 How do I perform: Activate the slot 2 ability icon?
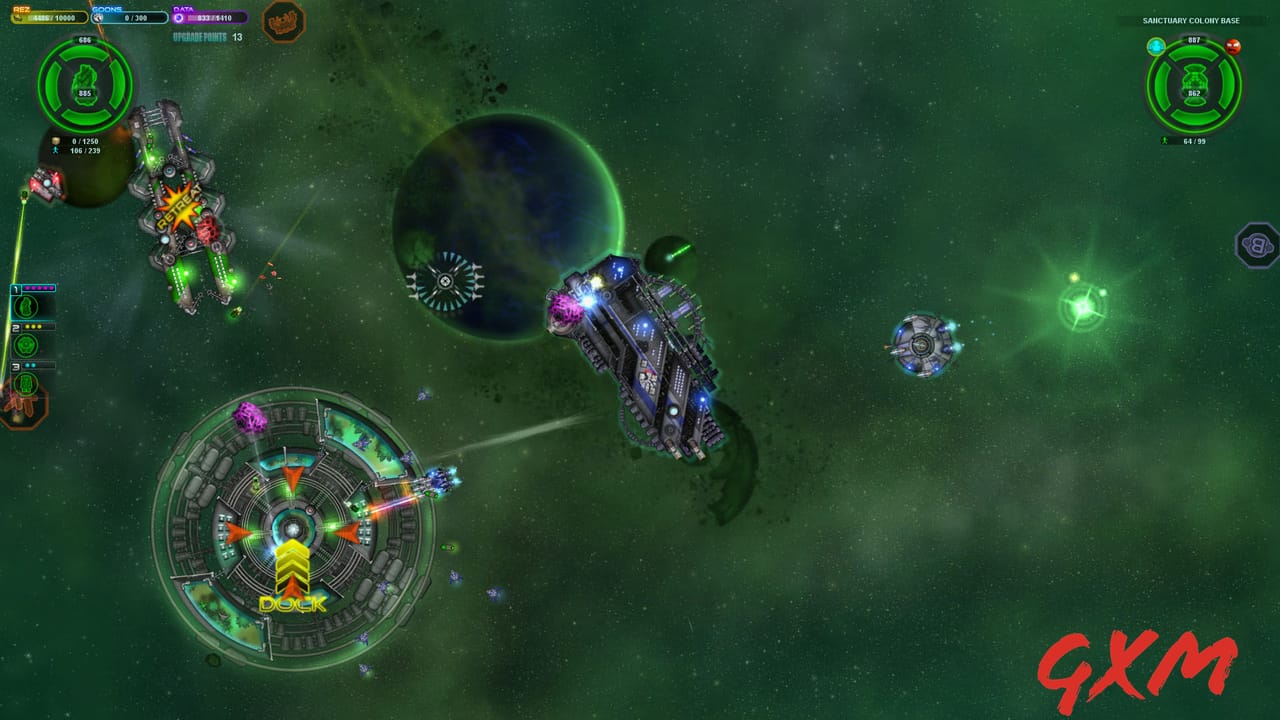click(26, 345)
